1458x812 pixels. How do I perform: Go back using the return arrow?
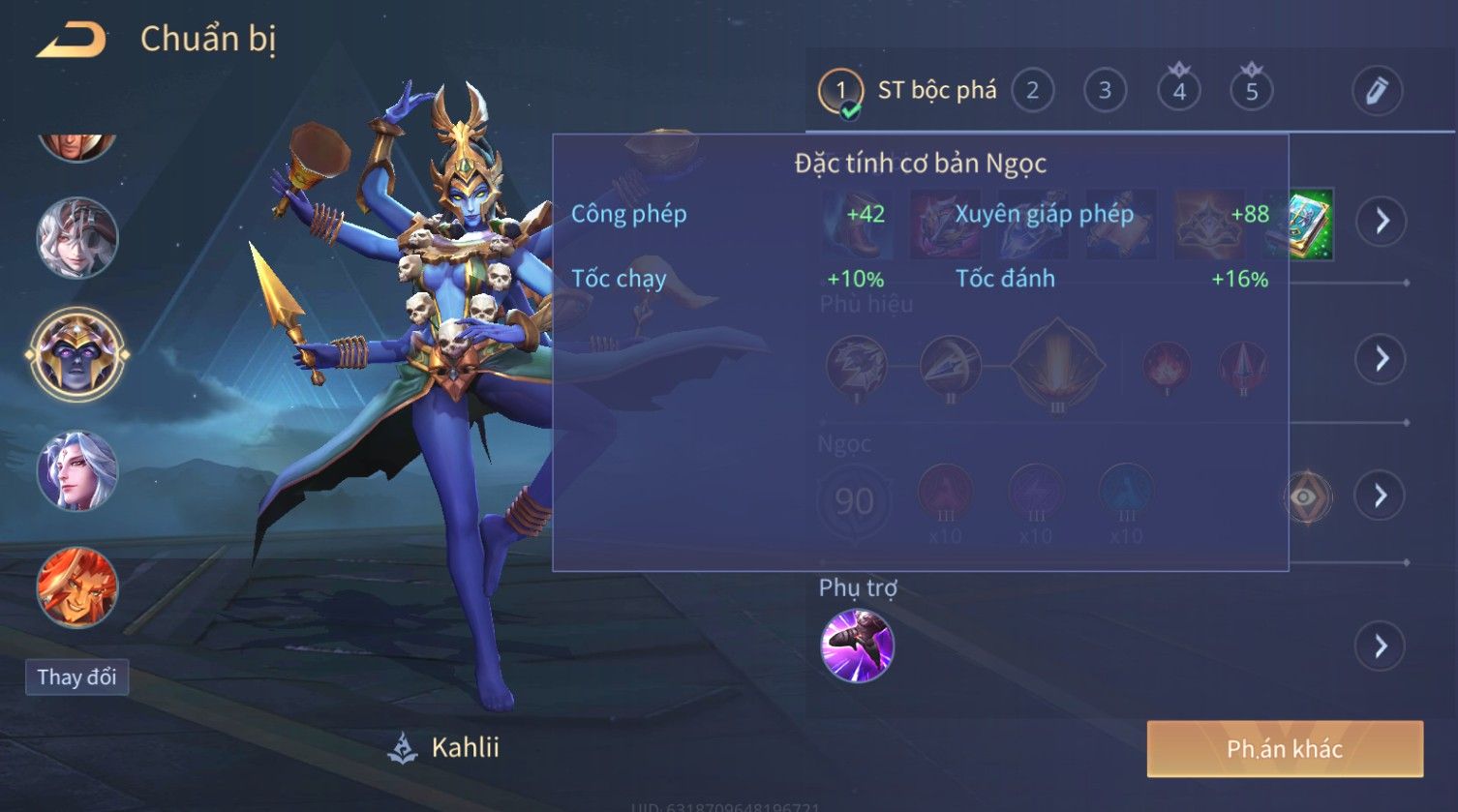[71, 41]
